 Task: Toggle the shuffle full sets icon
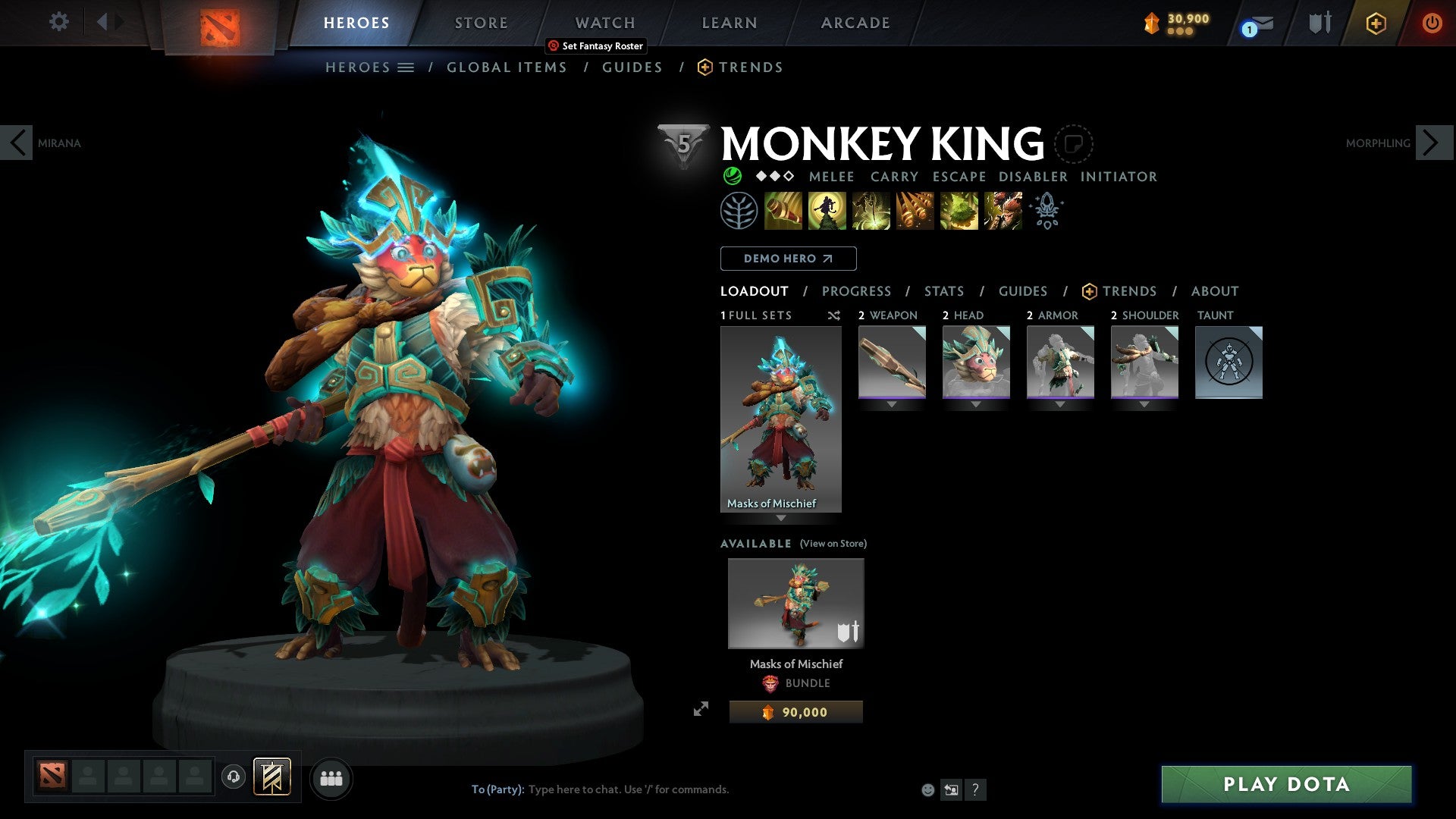point(833,315)
